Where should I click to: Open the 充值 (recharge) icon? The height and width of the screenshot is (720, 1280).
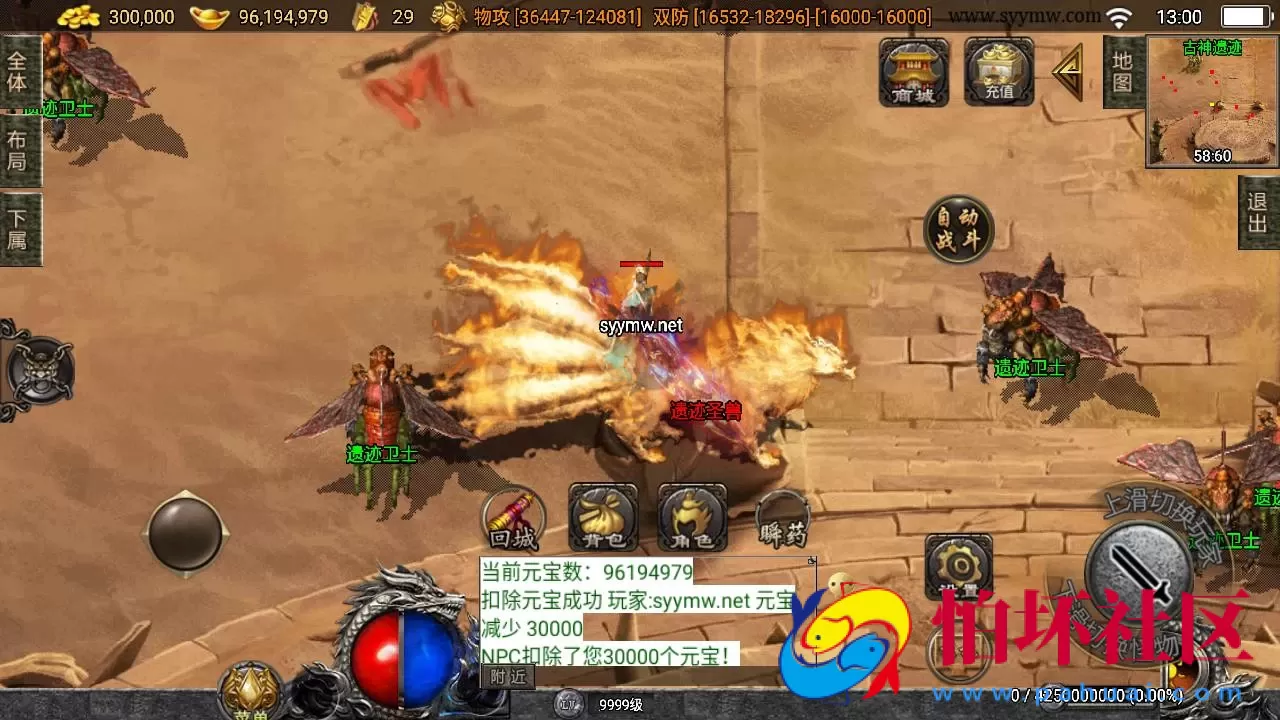(997, 72)
